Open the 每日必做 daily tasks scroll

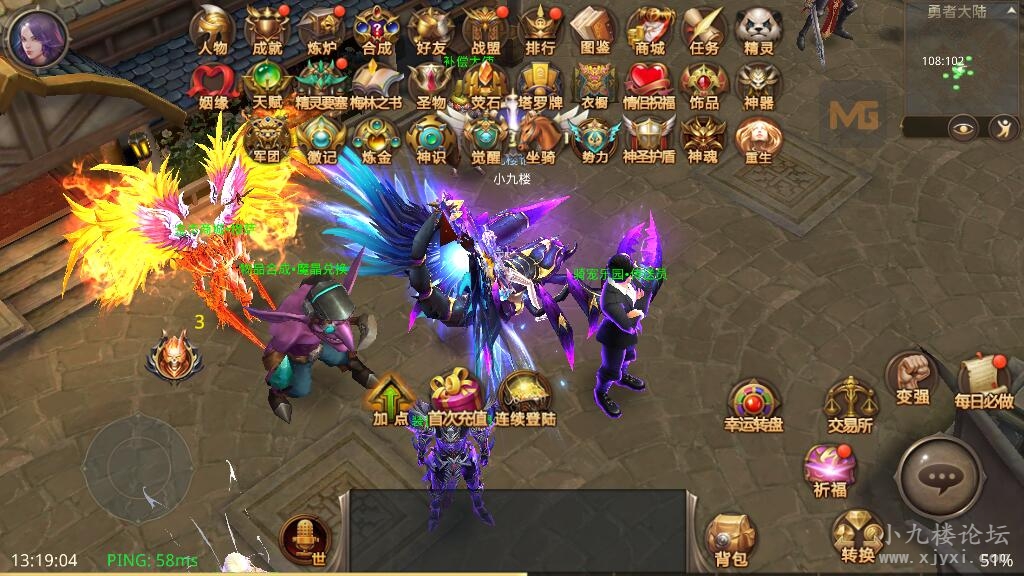(x=984, y=380)
